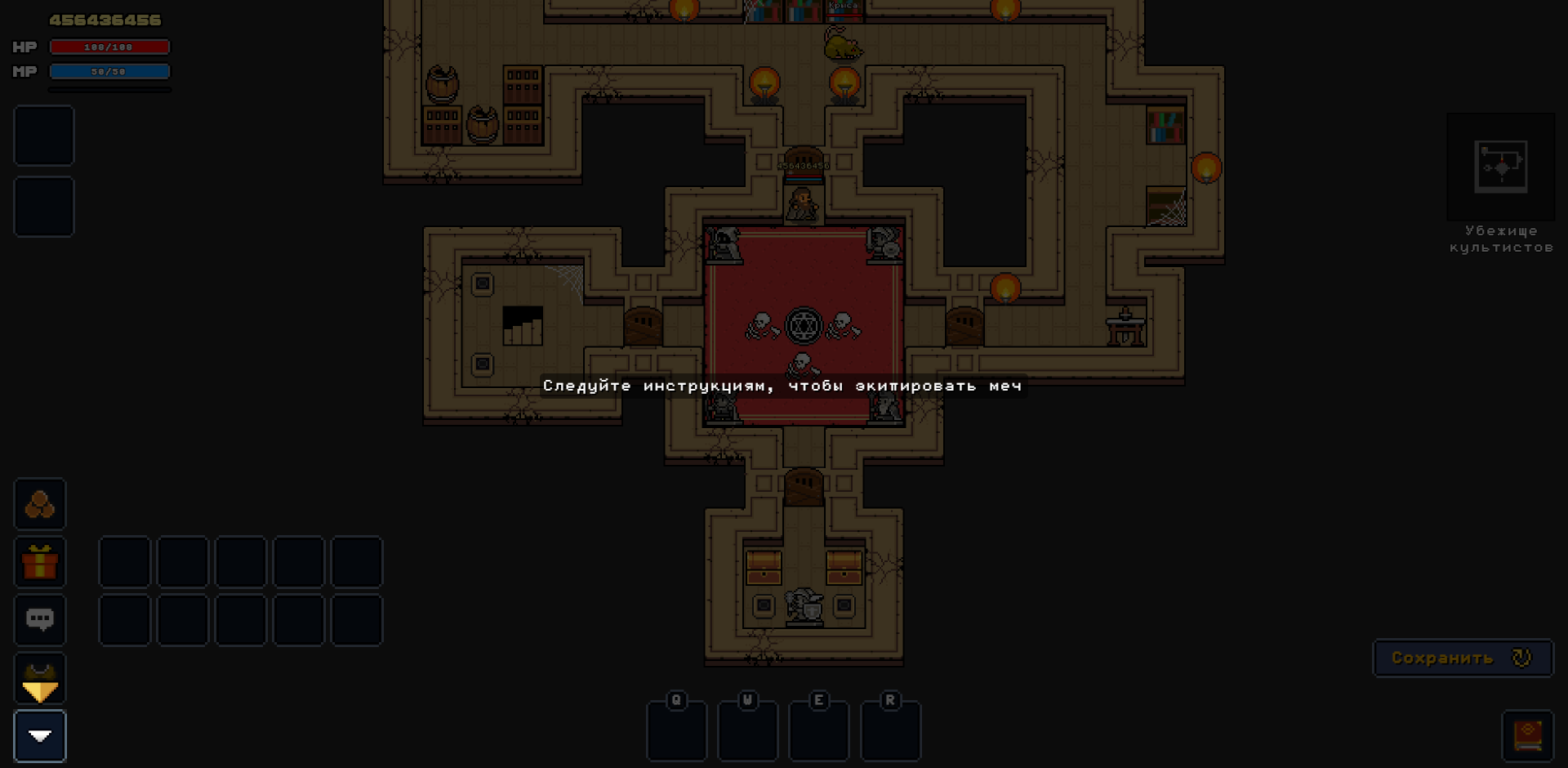The height and width of the screenshot is (768, 1568).
Task: Select the R ability slot
Action: (890, 730)
